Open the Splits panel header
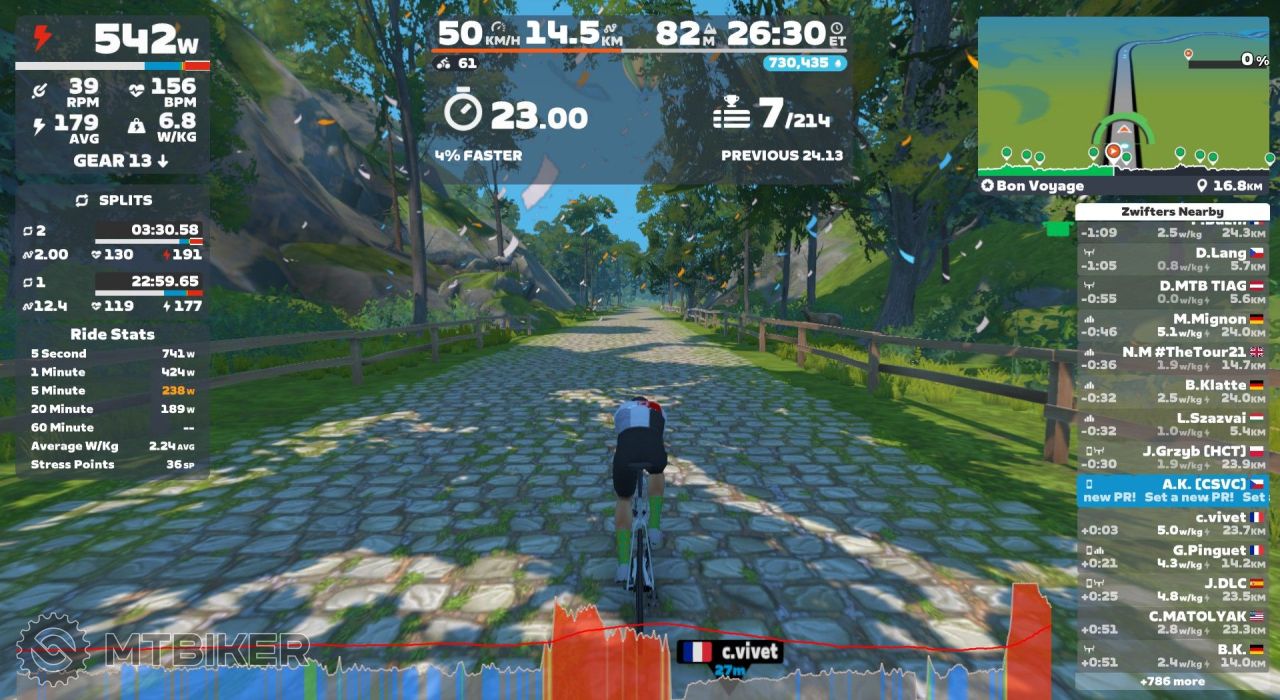1280x700 pixels. click(x=112, y=200)
